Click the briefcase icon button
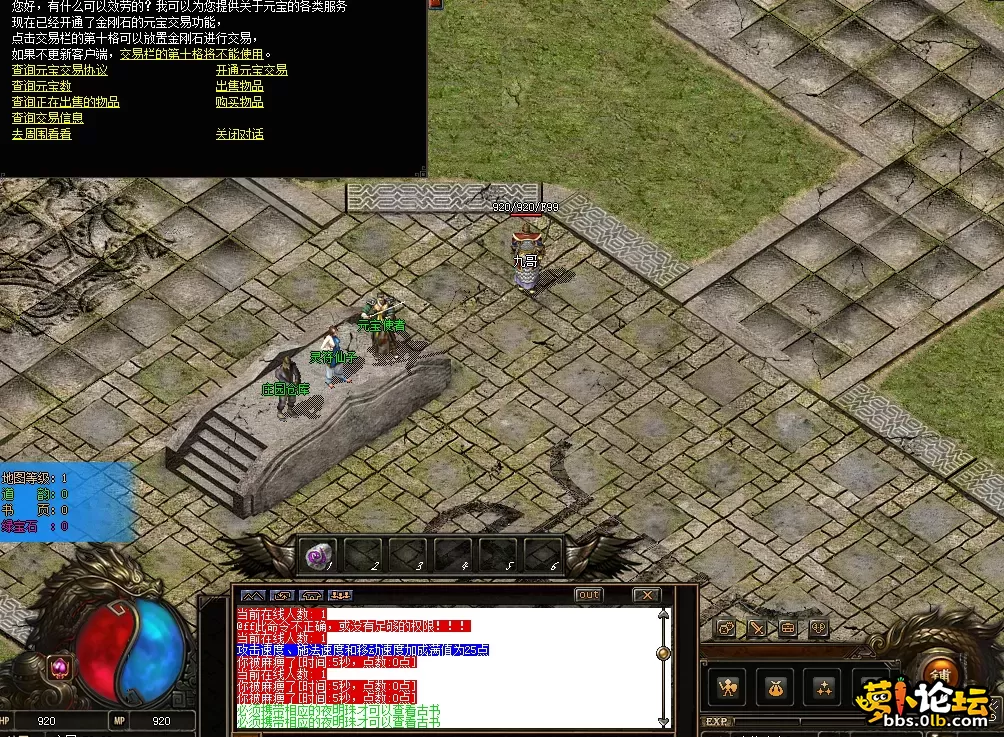The image size is (1004, 737). pos(788,628)
